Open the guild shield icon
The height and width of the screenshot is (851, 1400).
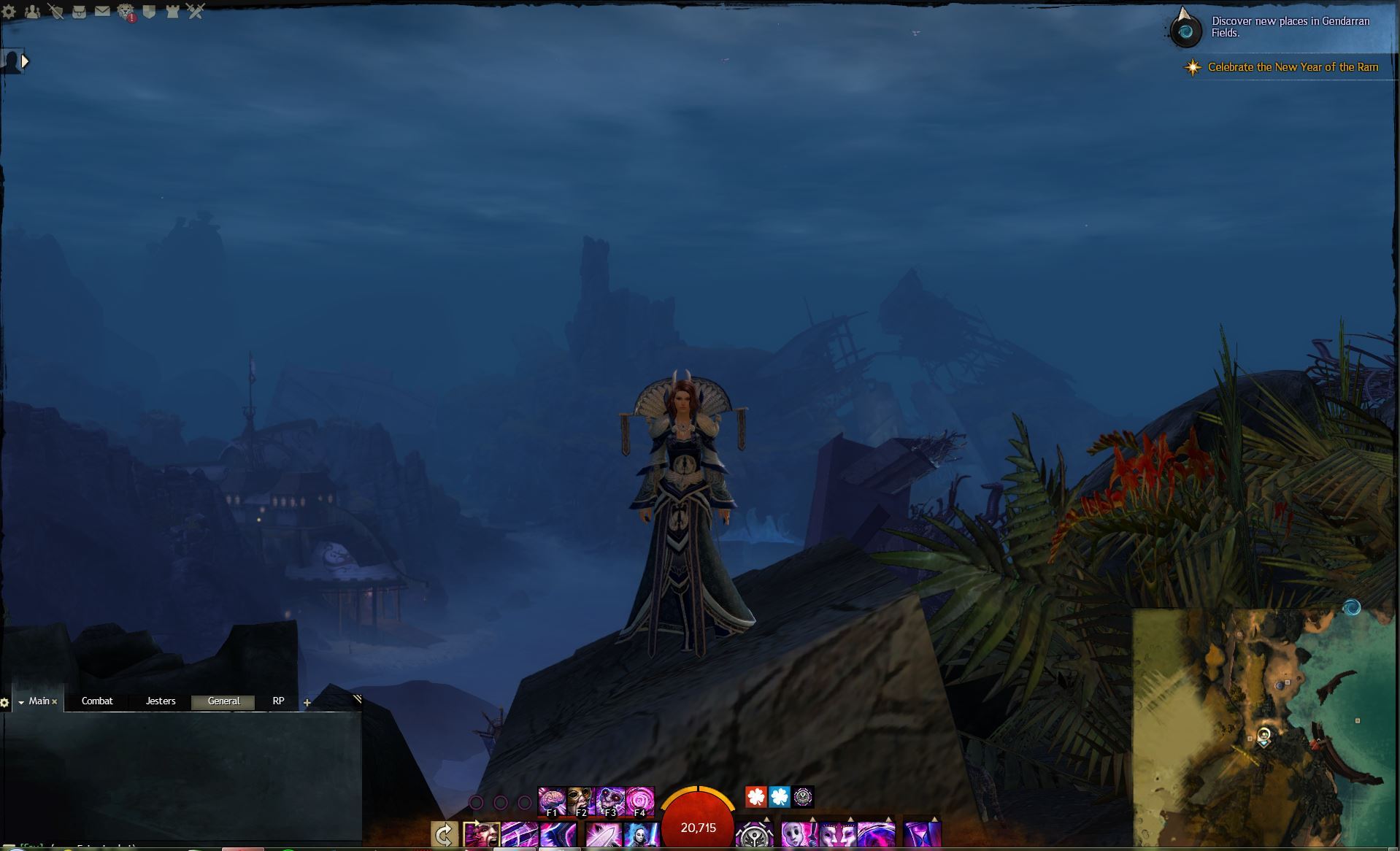(149, 12)
